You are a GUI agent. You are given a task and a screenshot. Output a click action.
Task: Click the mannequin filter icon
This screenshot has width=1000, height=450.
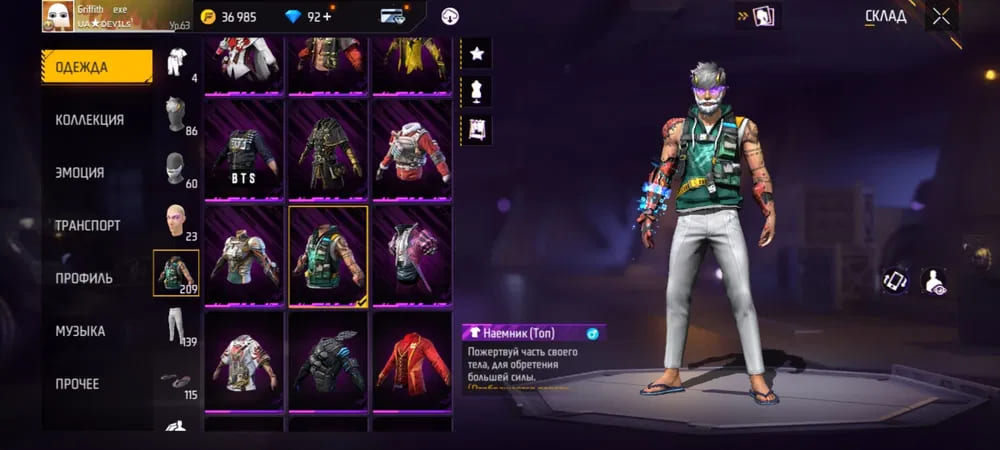(476, 91)
